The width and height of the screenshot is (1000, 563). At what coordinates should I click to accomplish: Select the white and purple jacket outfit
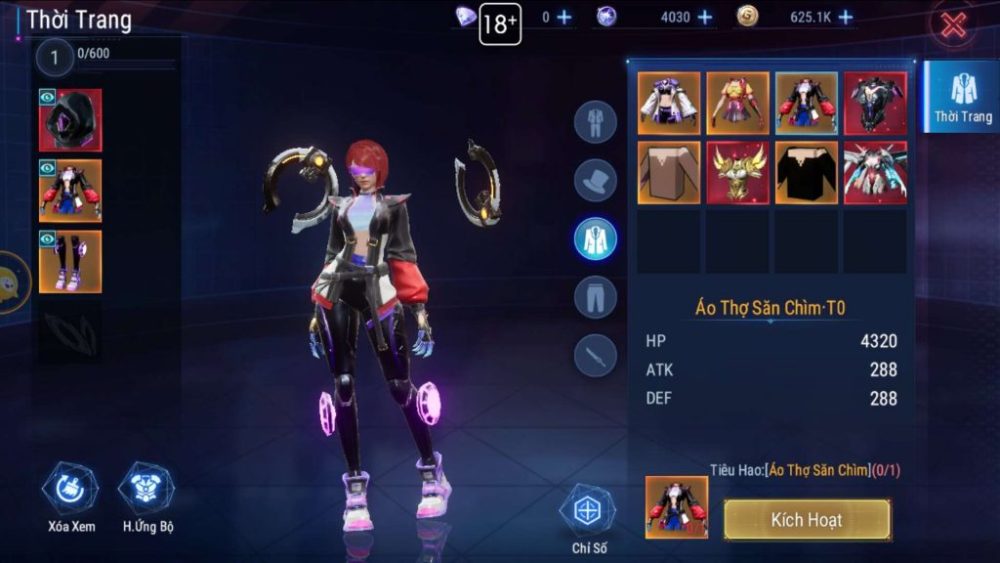tap(669, 103)
